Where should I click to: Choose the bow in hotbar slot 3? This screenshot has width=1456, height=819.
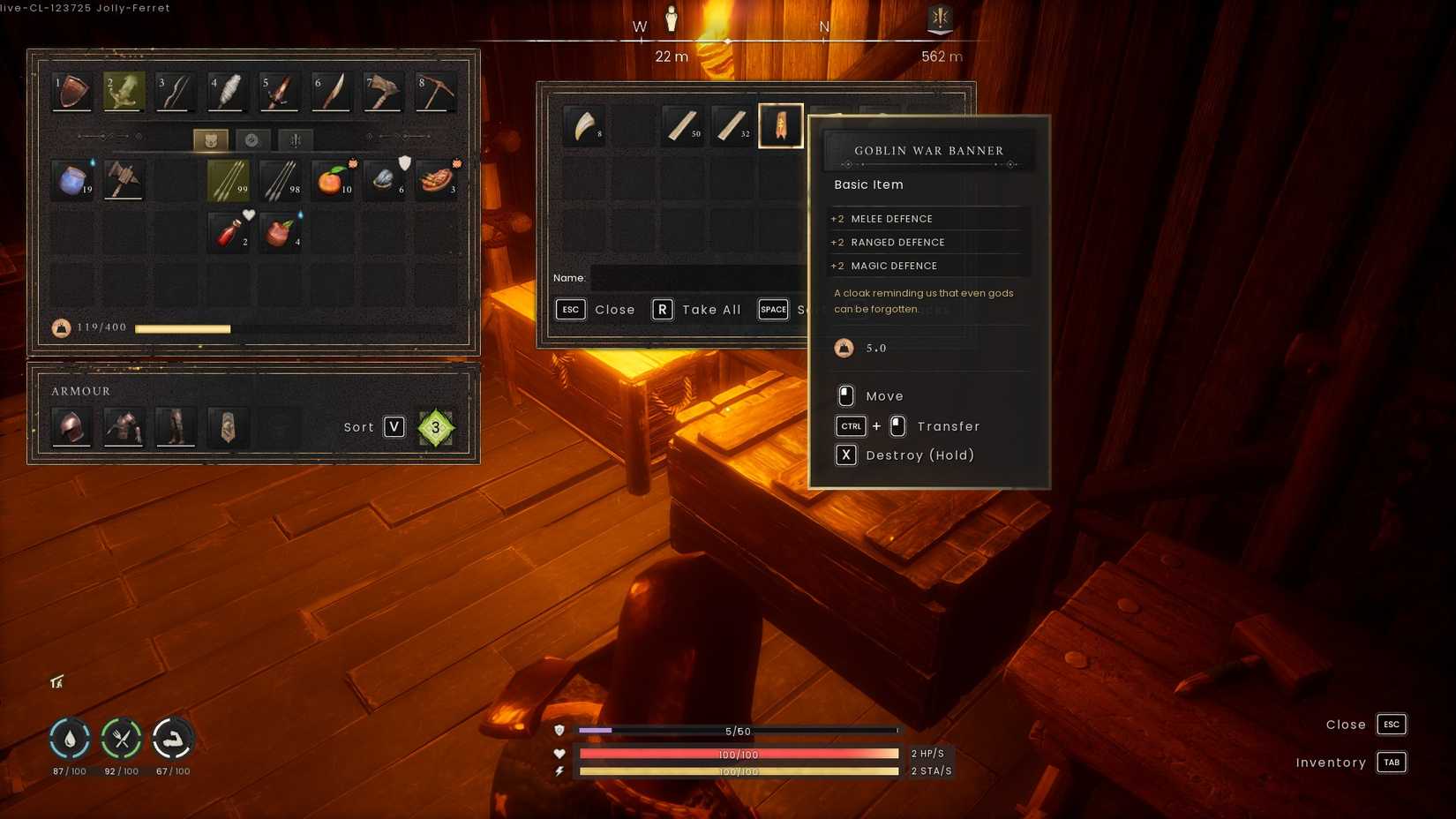[175, 92]
